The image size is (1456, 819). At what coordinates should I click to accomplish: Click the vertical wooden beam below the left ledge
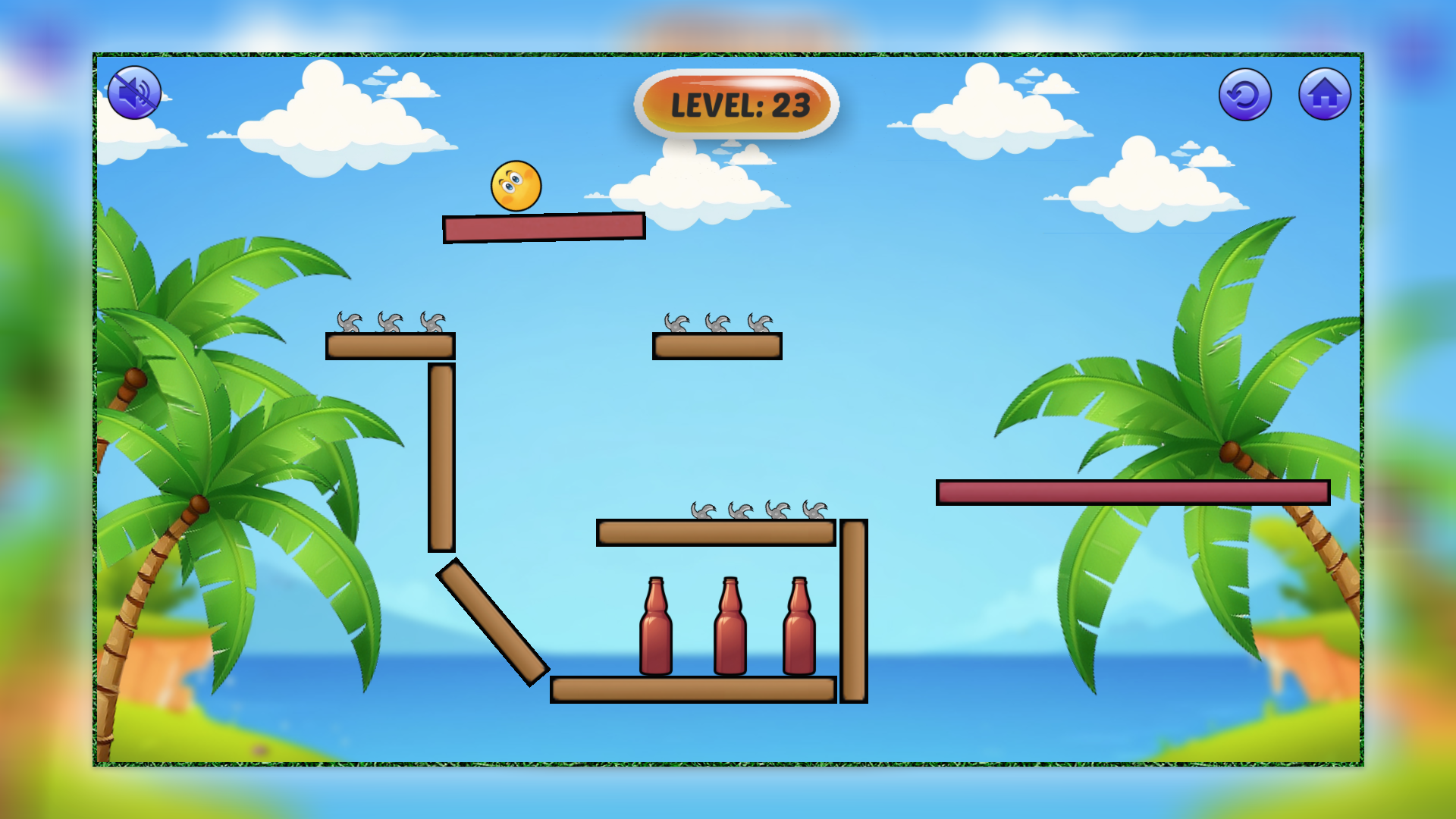440,455
